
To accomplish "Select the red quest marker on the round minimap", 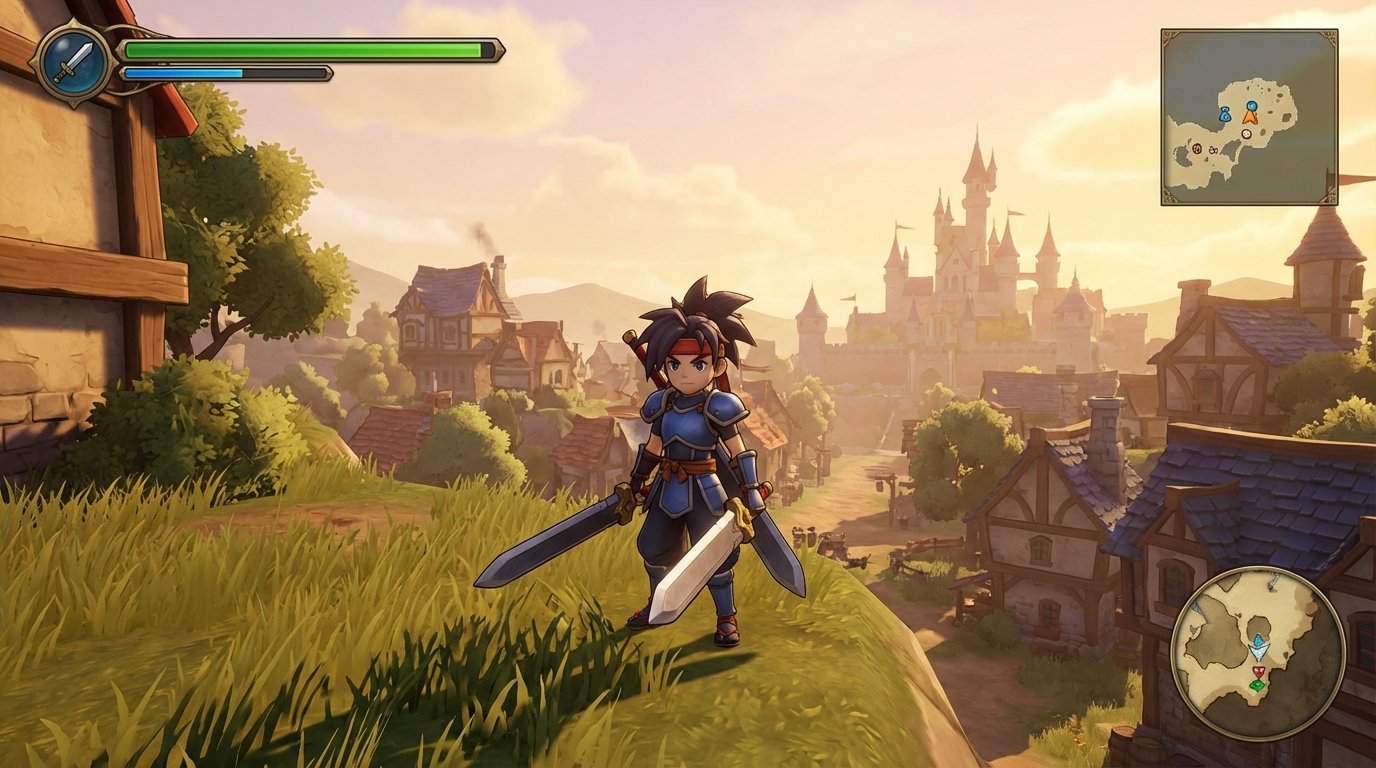I will [1258, 672].
